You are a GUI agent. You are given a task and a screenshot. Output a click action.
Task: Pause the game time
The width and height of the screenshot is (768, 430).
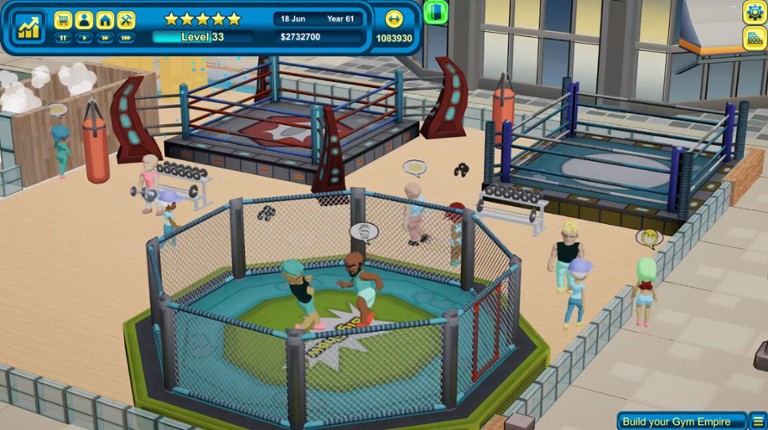63,38
